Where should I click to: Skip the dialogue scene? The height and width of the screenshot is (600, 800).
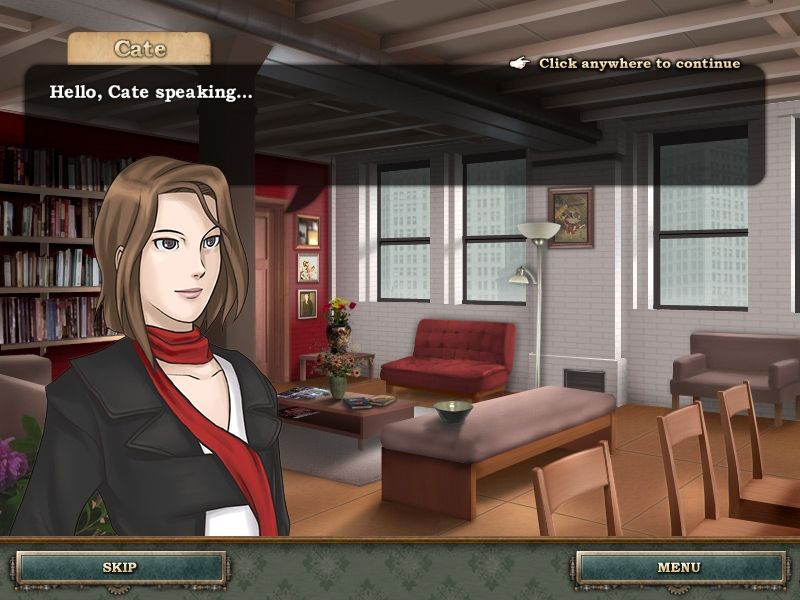[120, 567]
